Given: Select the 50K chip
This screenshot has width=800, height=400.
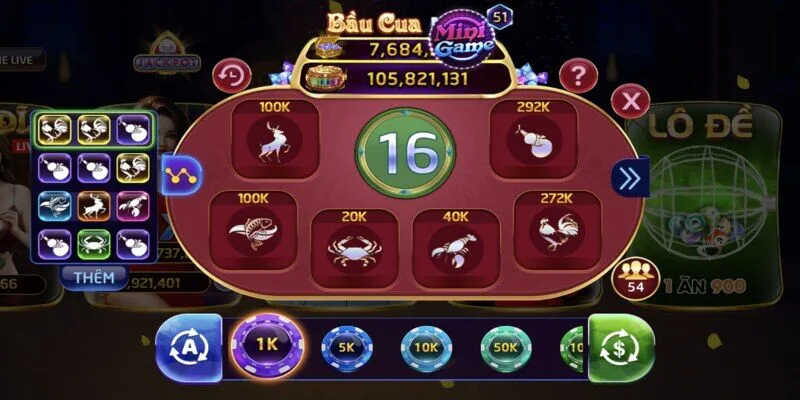Looking at the screenshot, I should tap(505, 349).
